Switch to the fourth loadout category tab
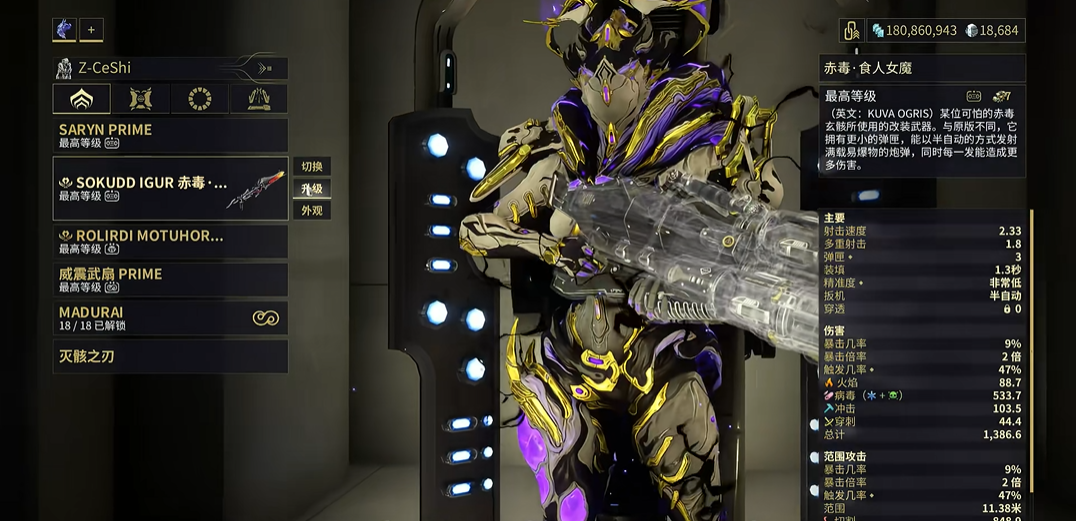This screenshot has height=521, width=1076. click(259, 99)
